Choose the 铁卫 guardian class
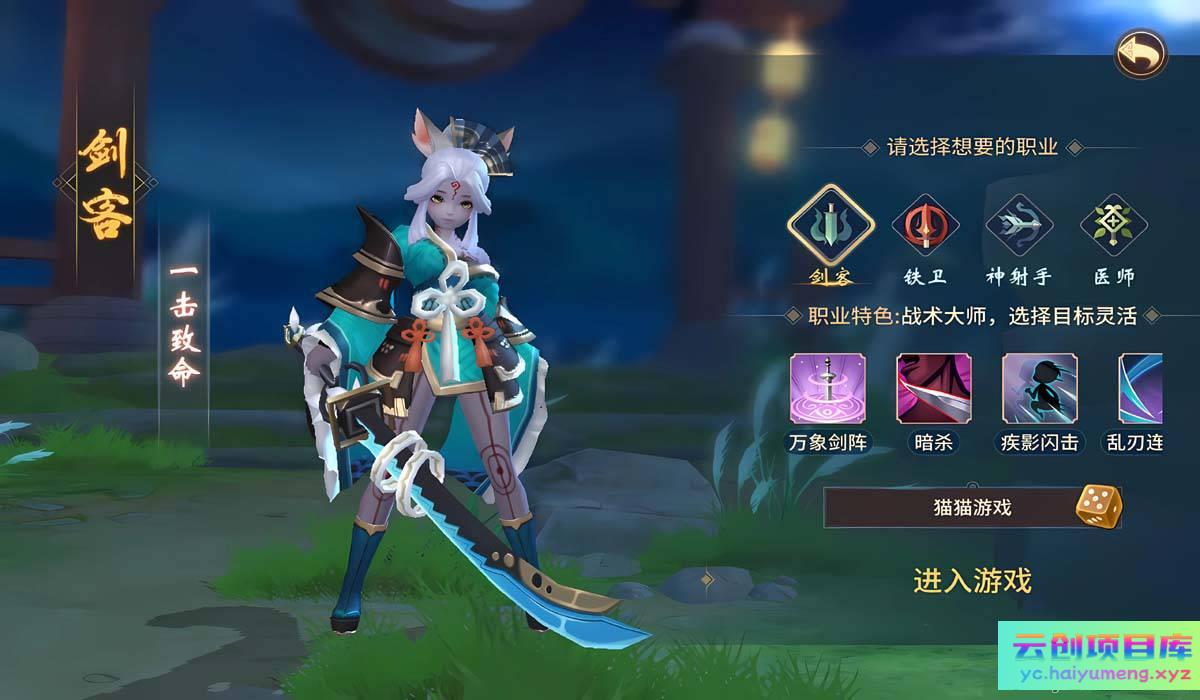Viewport: 1200px width, 700px height. pyautogui.click(x=925, y=227)
